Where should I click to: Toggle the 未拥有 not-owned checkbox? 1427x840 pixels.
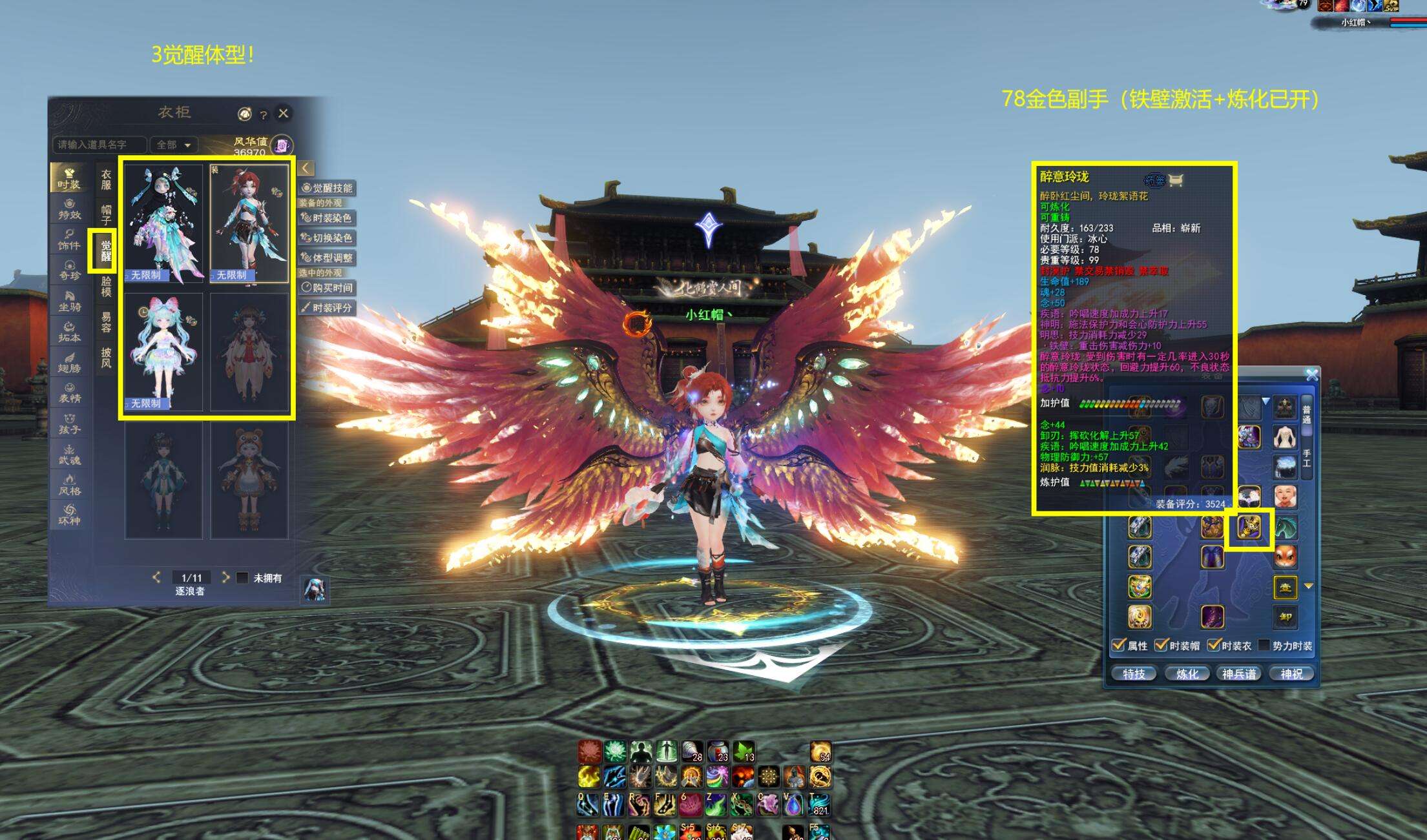click(x=242, y=578)
